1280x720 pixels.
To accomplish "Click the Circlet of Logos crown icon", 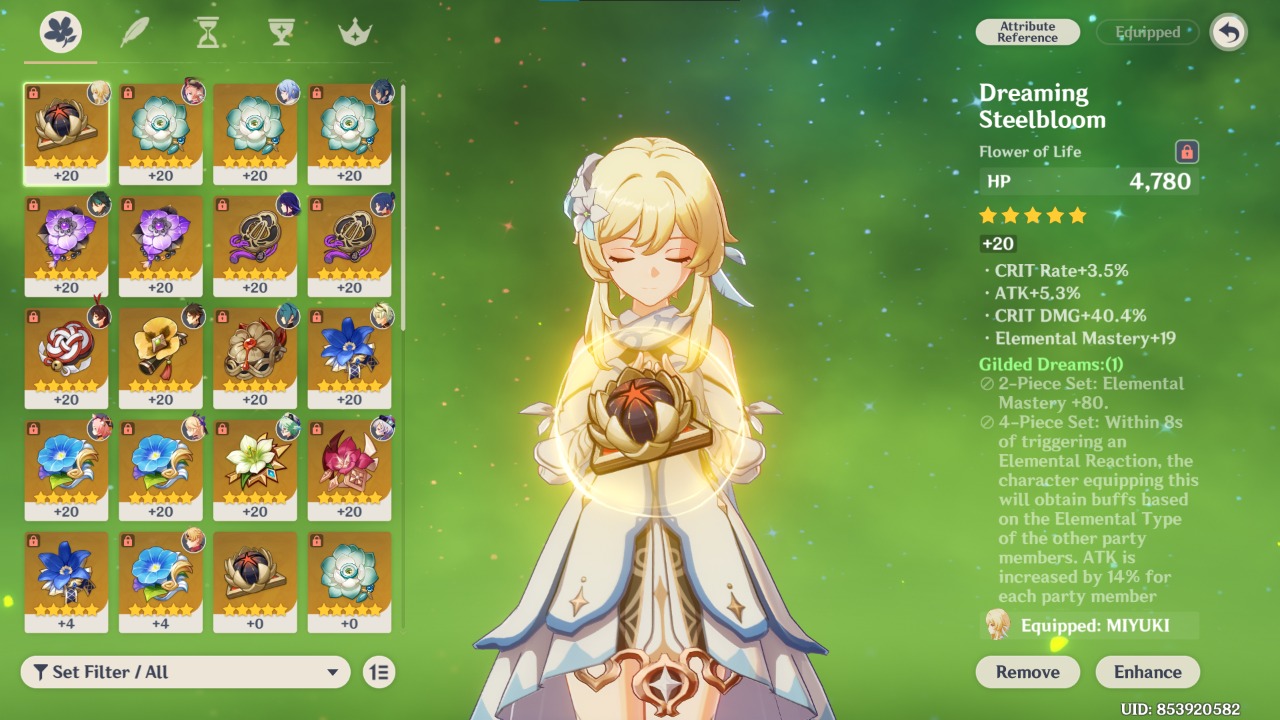I will [x=352, y=31].
